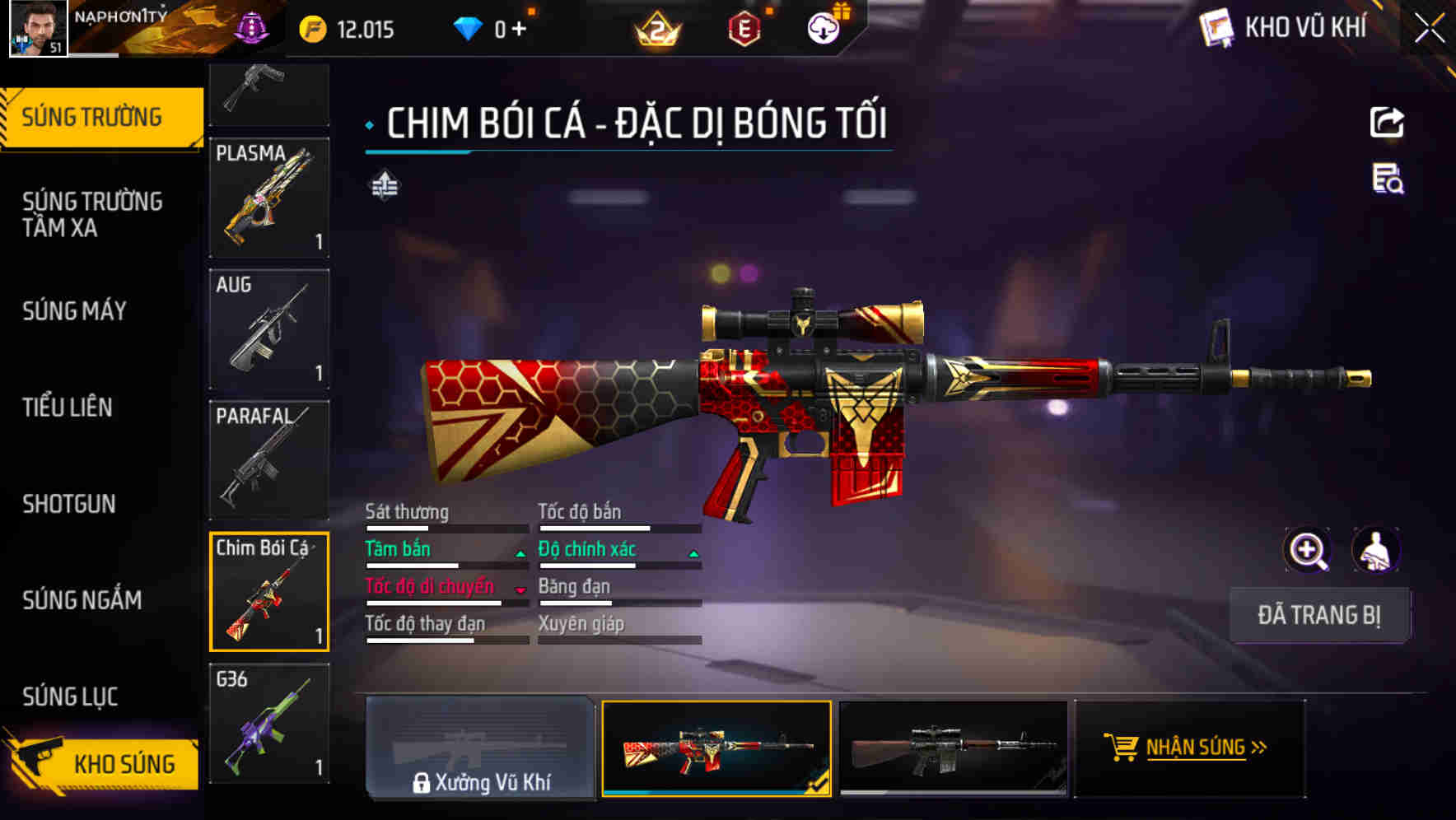Zoom in on the weapon with magnifier

[1307, 550]
